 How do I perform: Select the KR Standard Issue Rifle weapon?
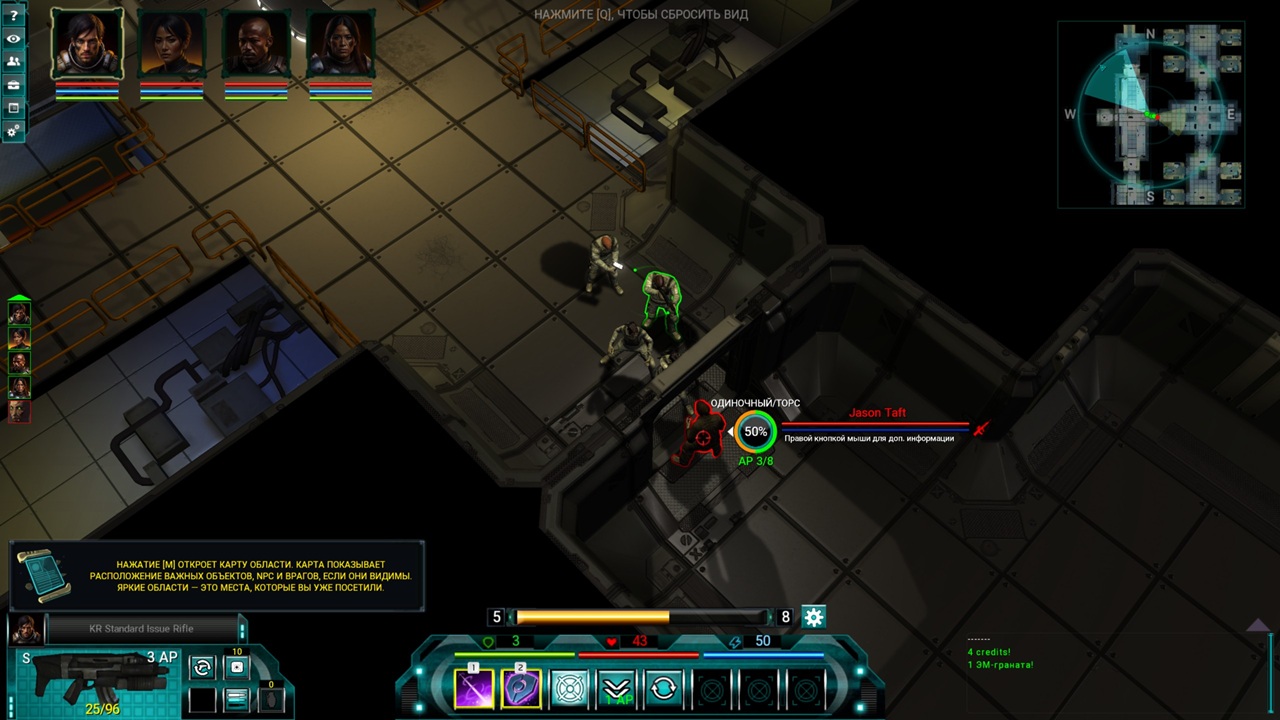click(x=90, y=678)
